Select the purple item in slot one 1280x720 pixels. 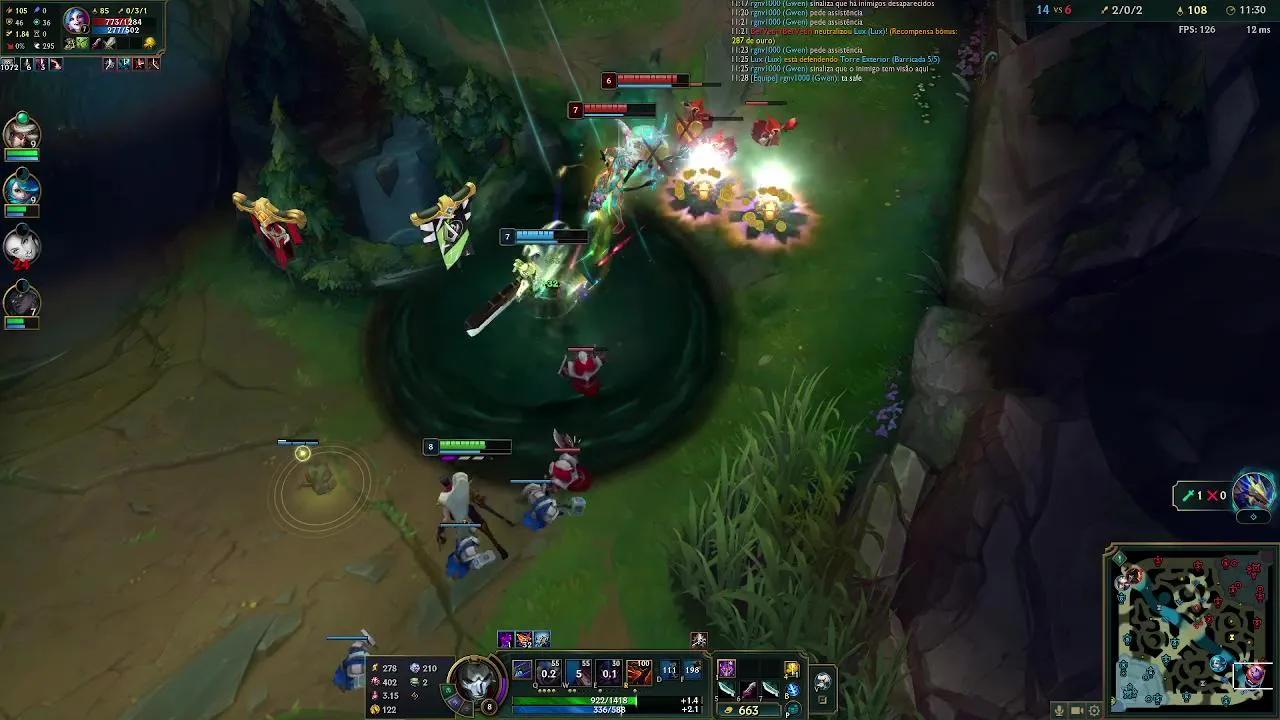[x=727, y=668]
